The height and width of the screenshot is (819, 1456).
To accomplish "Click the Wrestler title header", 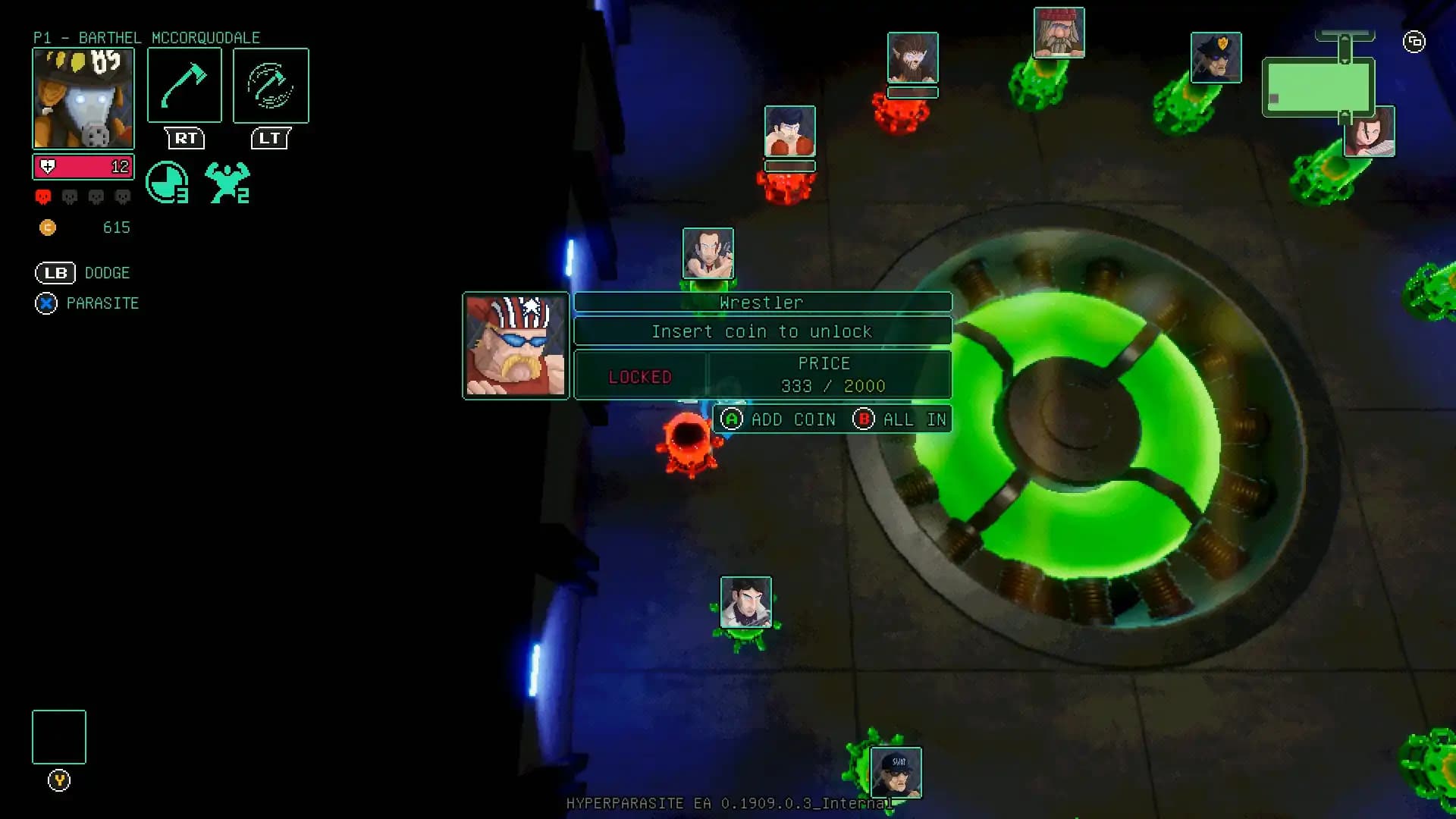I will tap(762, 302).
